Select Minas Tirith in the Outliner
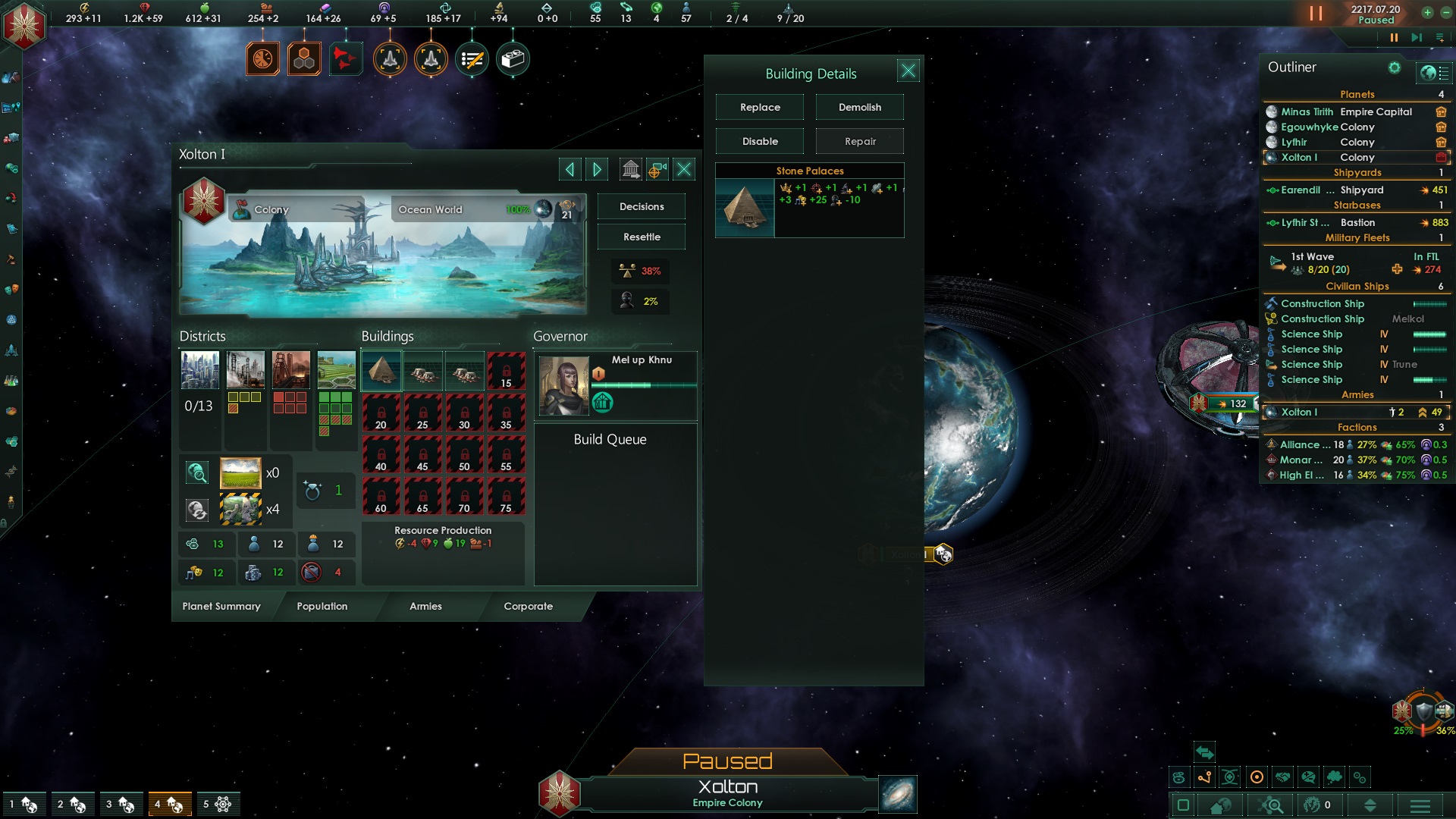The image size is (1456, 819). 1307,111
